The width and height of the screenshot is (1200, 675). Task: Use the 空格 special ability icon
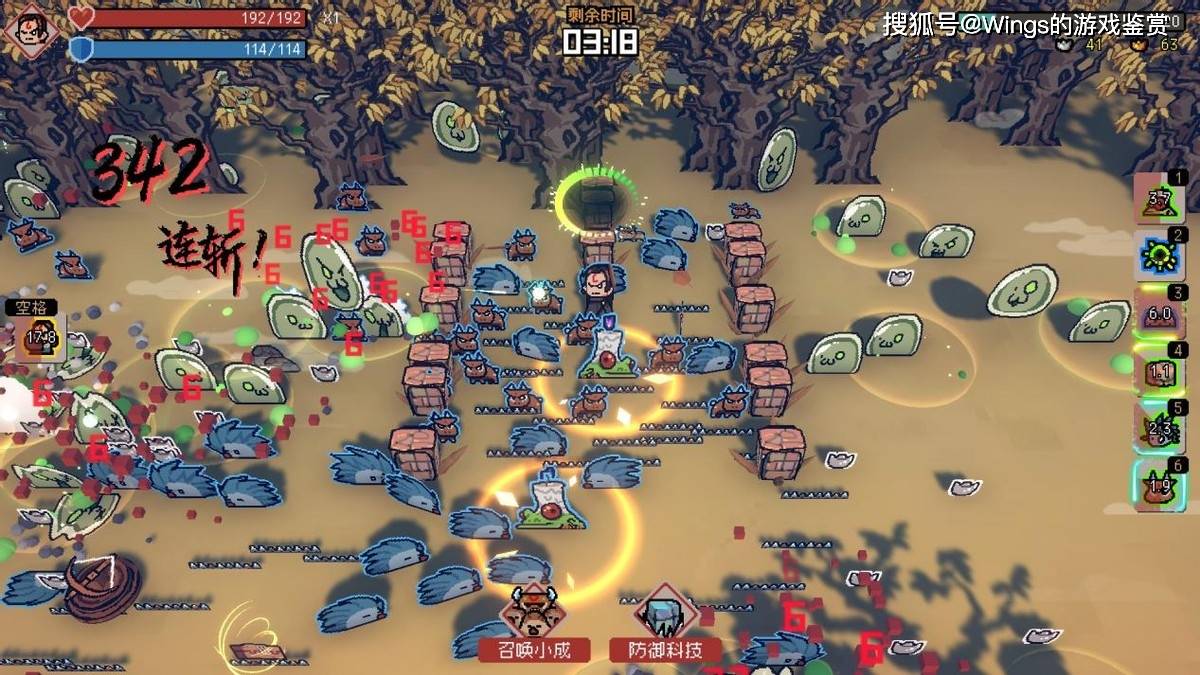click(40, 337)
